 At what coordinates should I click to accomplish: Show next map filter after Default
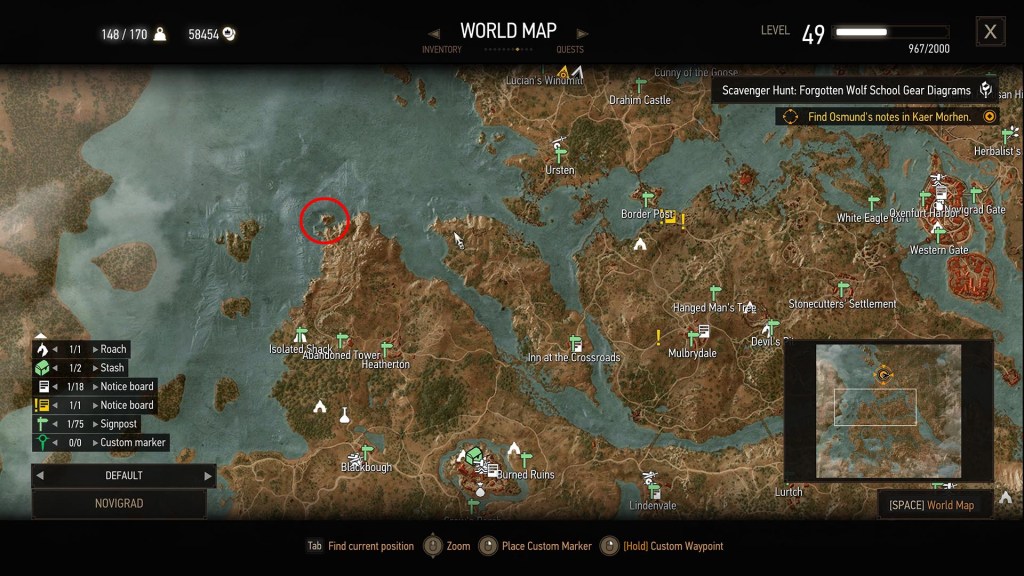click(208, 476)
